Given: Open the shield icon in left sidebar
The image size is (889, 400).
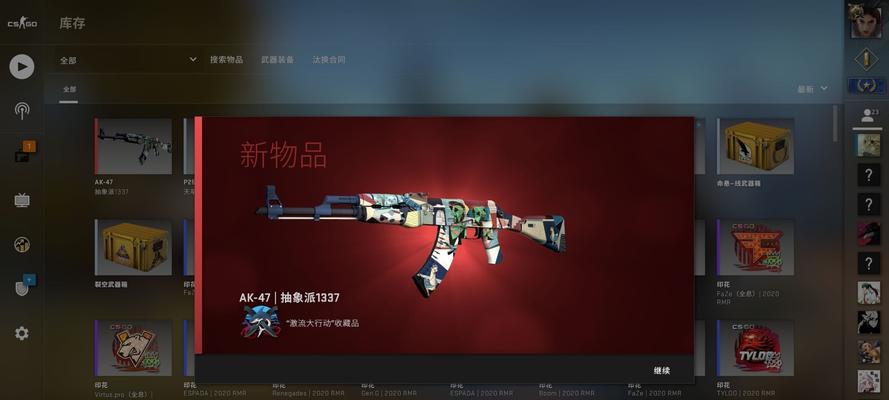Looking at the screenshot, I should 22,288.
